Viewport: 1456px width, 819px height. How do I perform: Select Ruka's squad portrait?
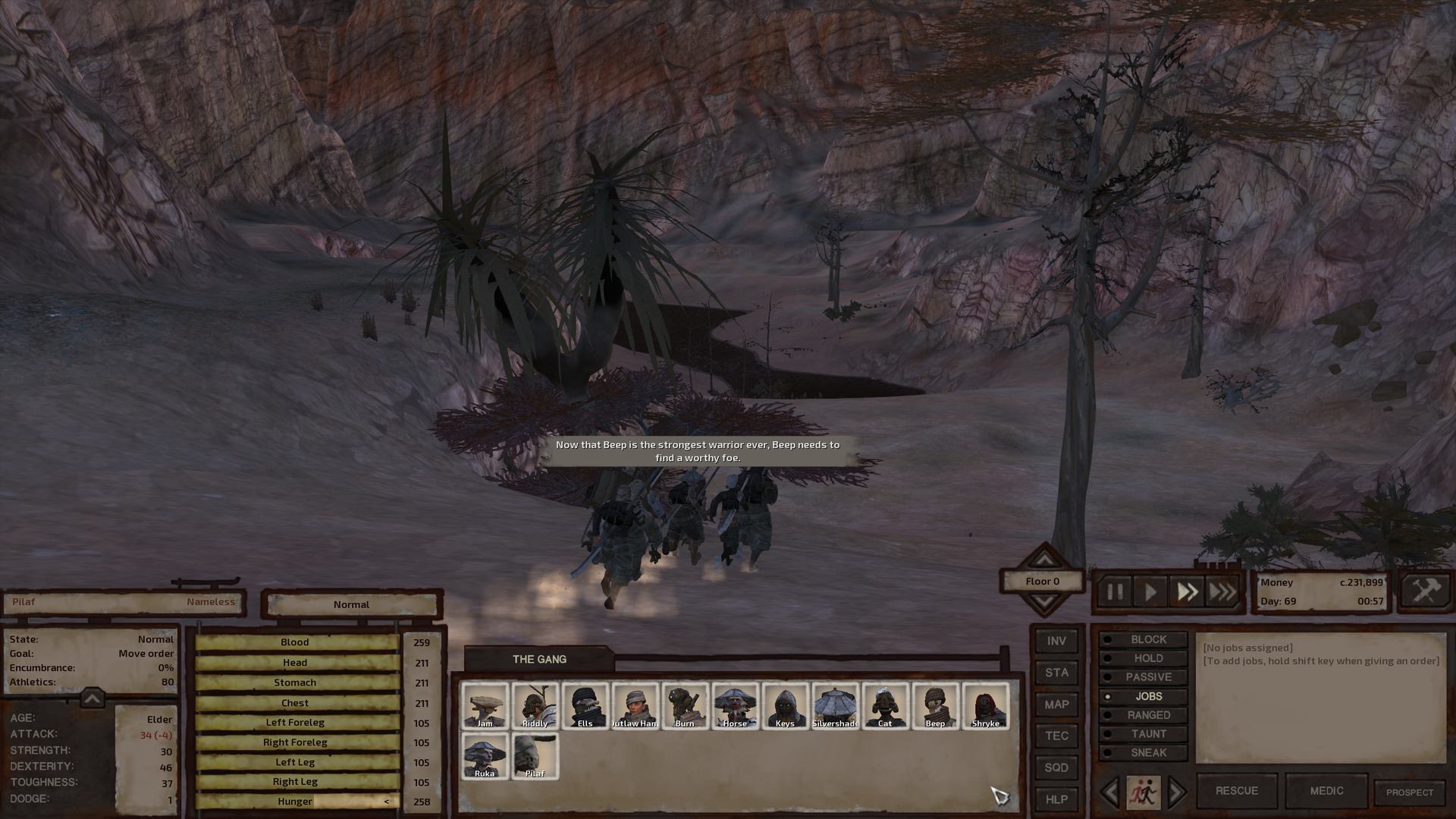(485, 756)
